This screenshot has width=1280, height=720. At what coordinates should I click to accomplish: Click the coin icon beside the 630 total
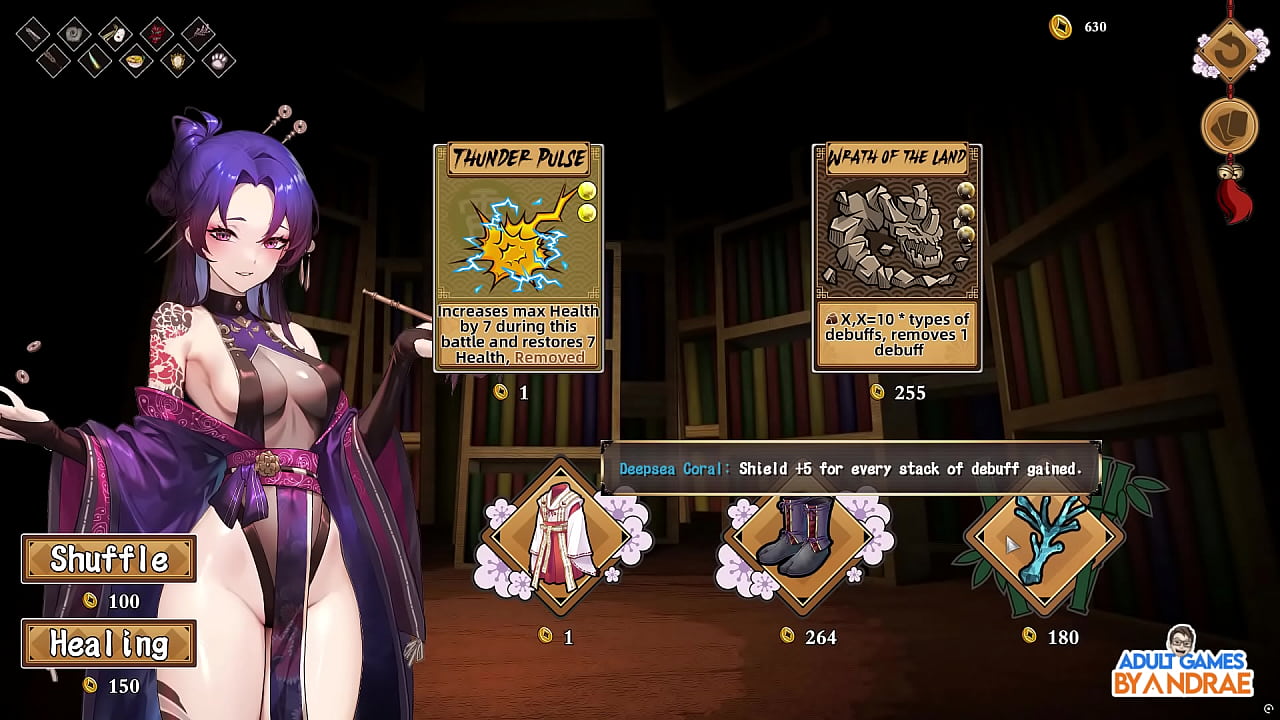pyautogui.click(x=1058, y=27)
